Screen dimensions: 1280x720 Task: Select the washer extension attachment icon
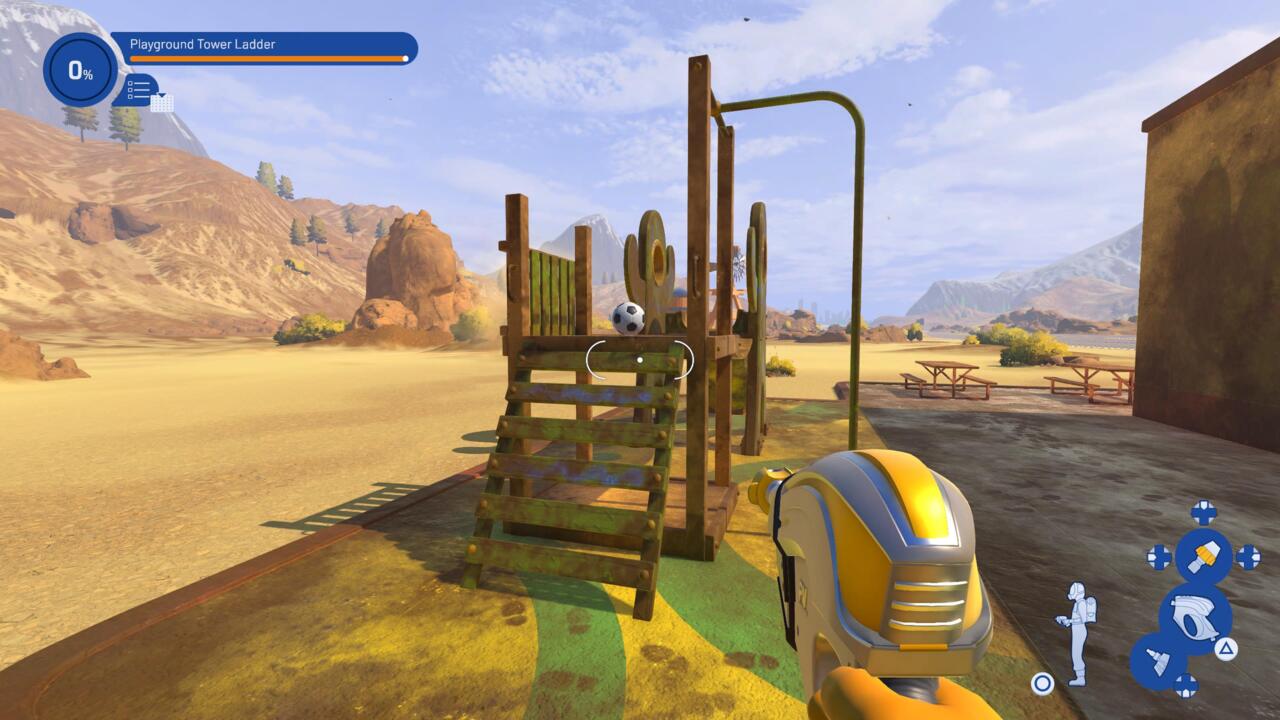1158,661
